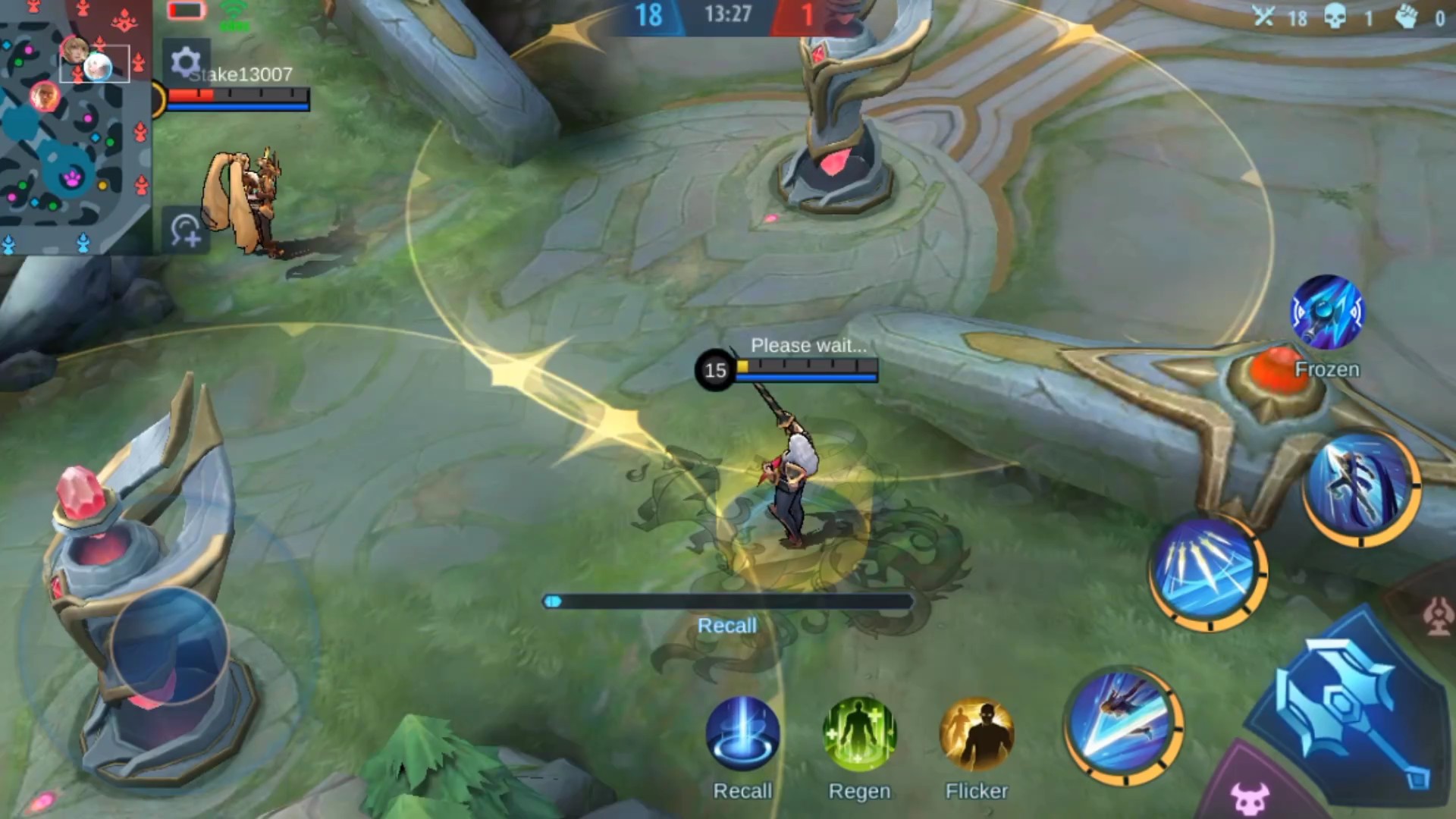The height and width of the screenshot is (819, 1456).
Task: Trigger the ultimate skill icon
Action: click(1362, 487)
